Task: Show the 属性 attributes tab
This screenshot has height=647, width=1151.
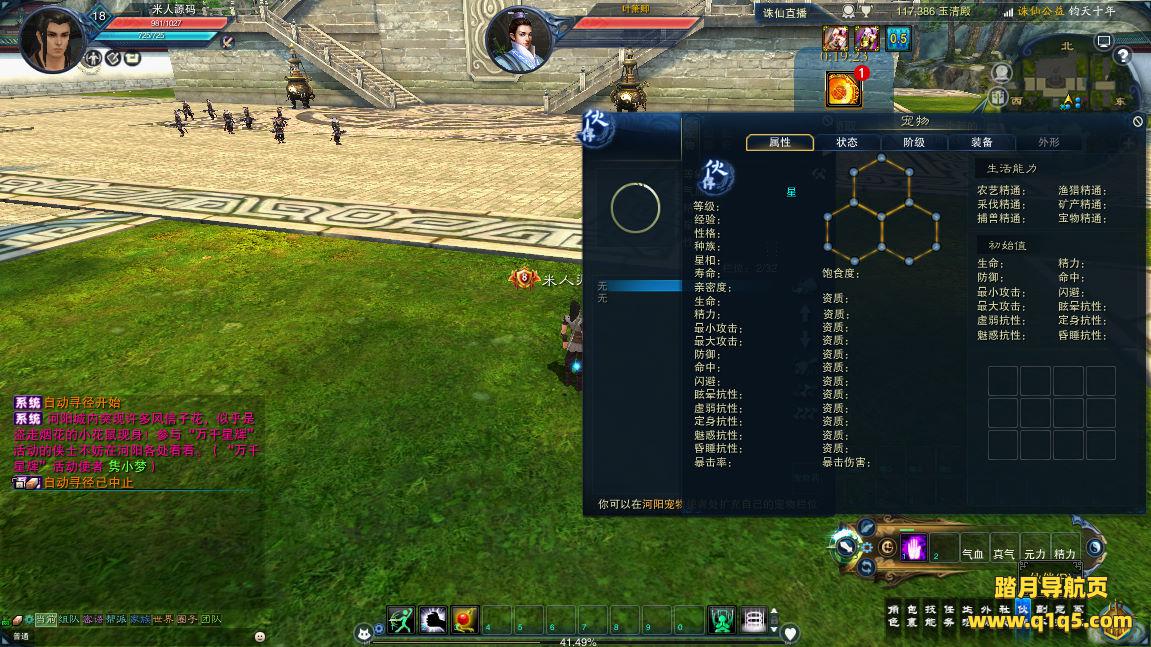Action: [x=779, y=142]
